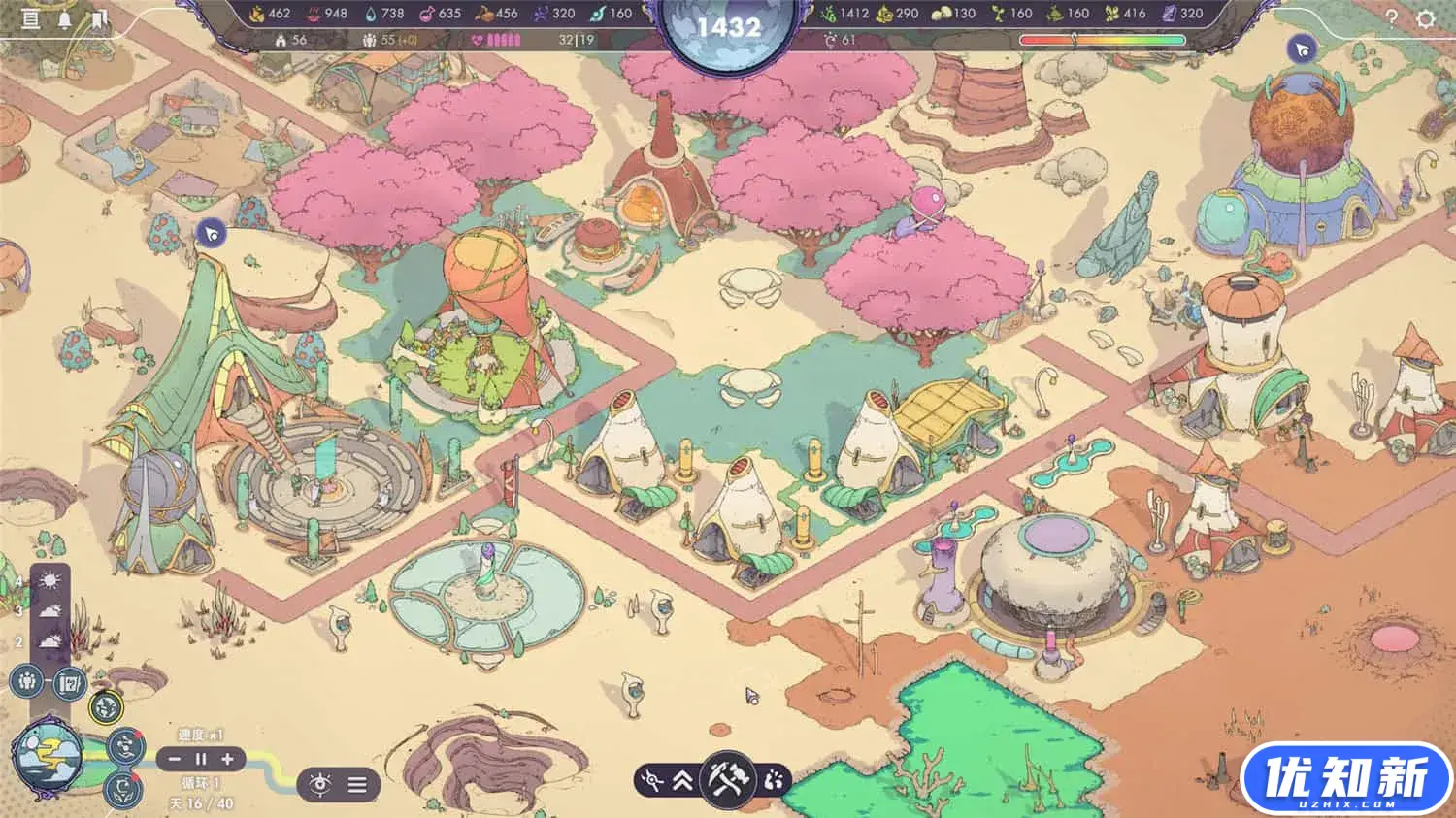
Task: Open the population people circle icon
Action: (27, 681)
